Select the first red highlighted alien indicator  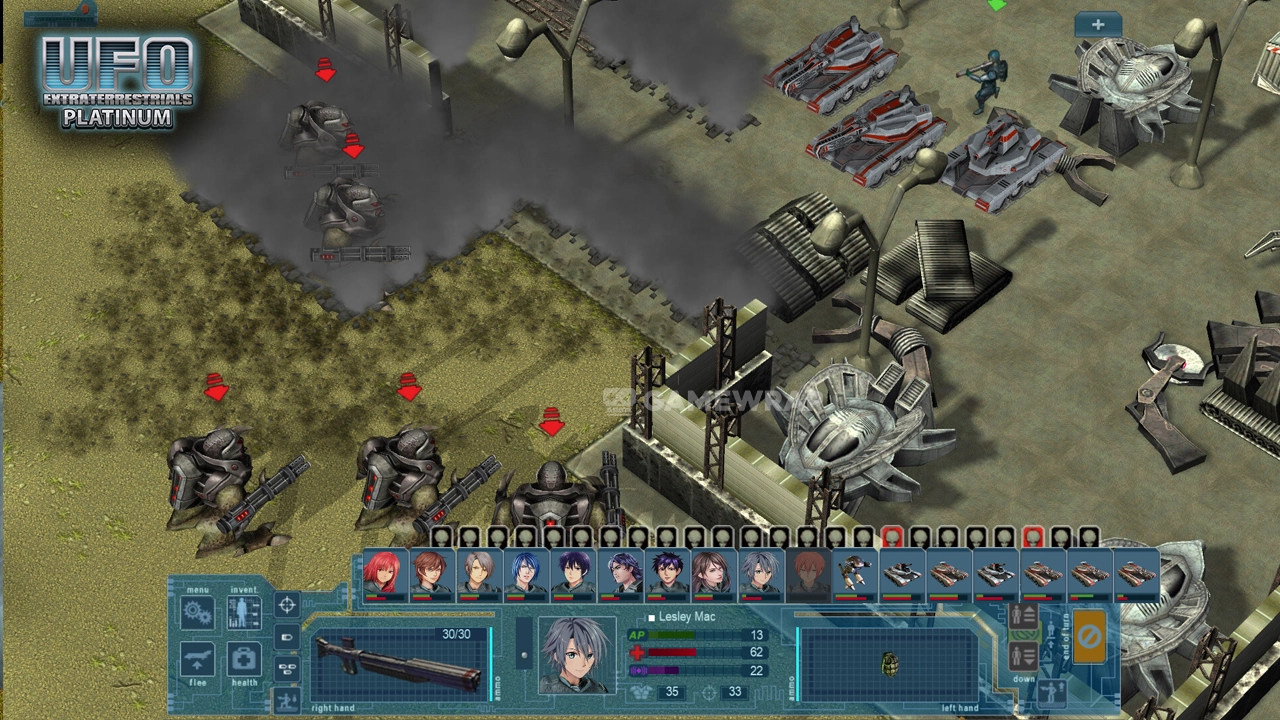pos(892,539)
